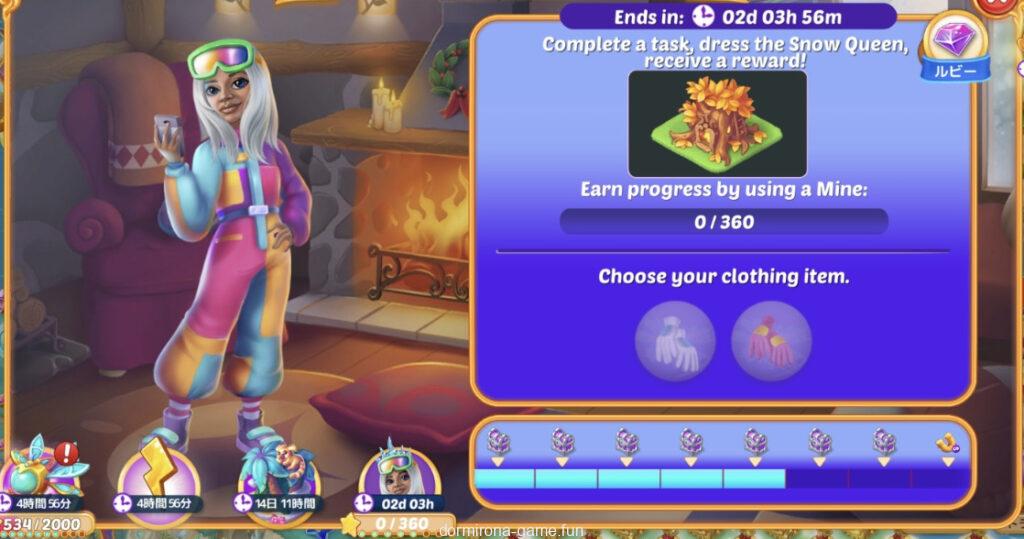1024x539 pixels.
Task: View the autumn tree reward preview
Action: click(716, 123)
